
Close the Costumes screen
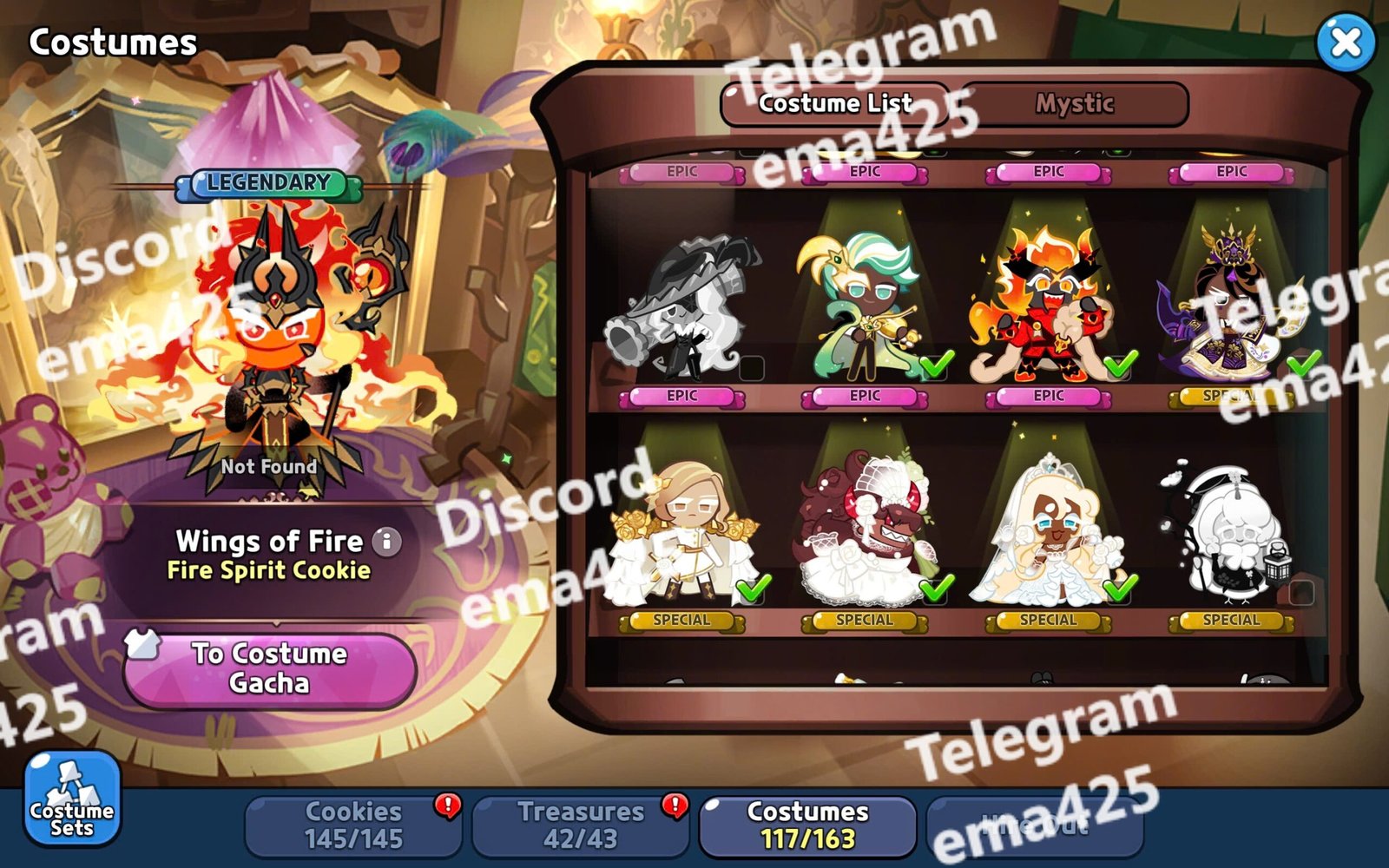[1346, 42]
